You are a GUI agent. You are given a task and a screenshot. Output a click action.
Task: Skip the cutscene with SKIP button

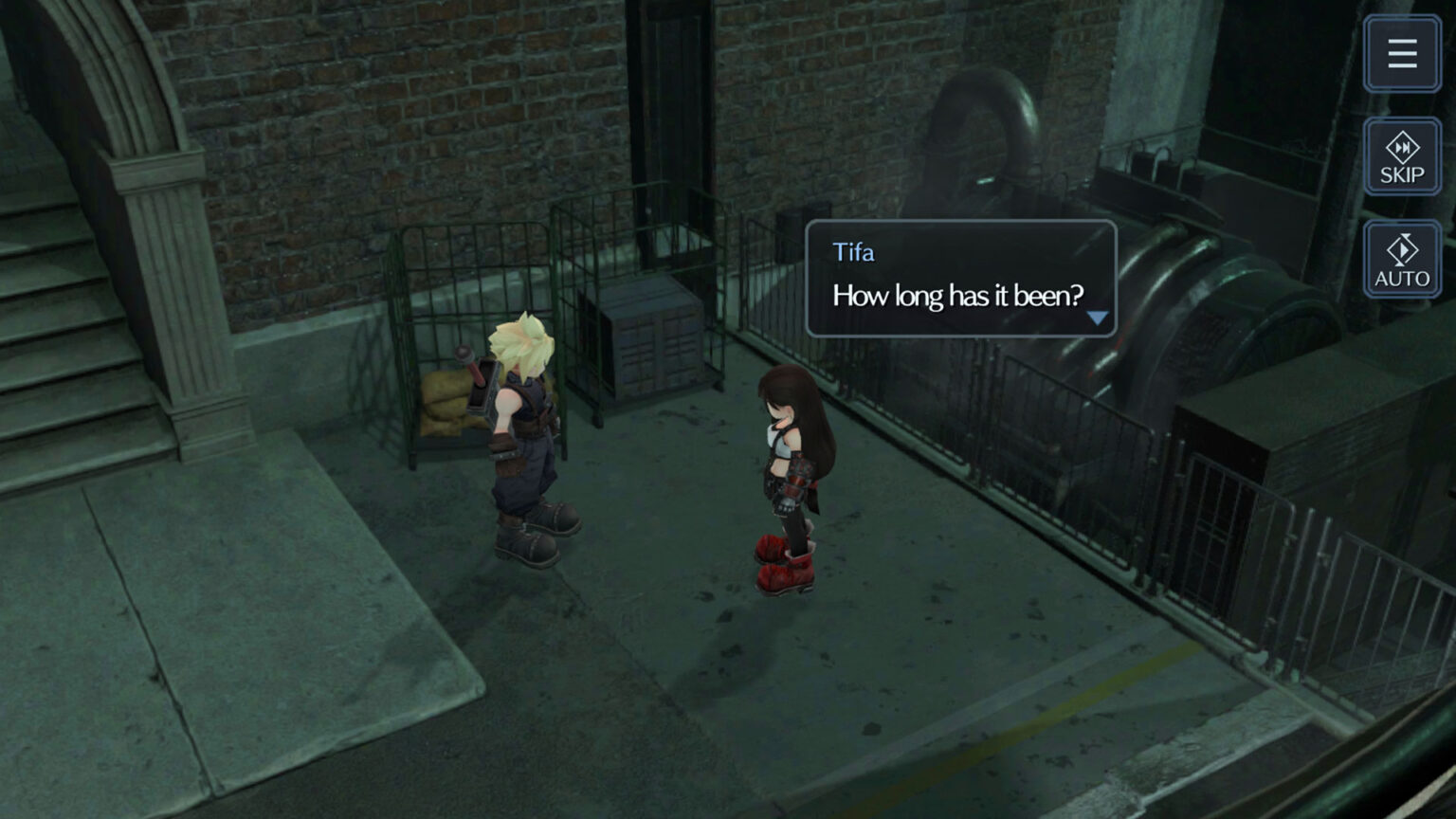click(x=1402, y=157)
